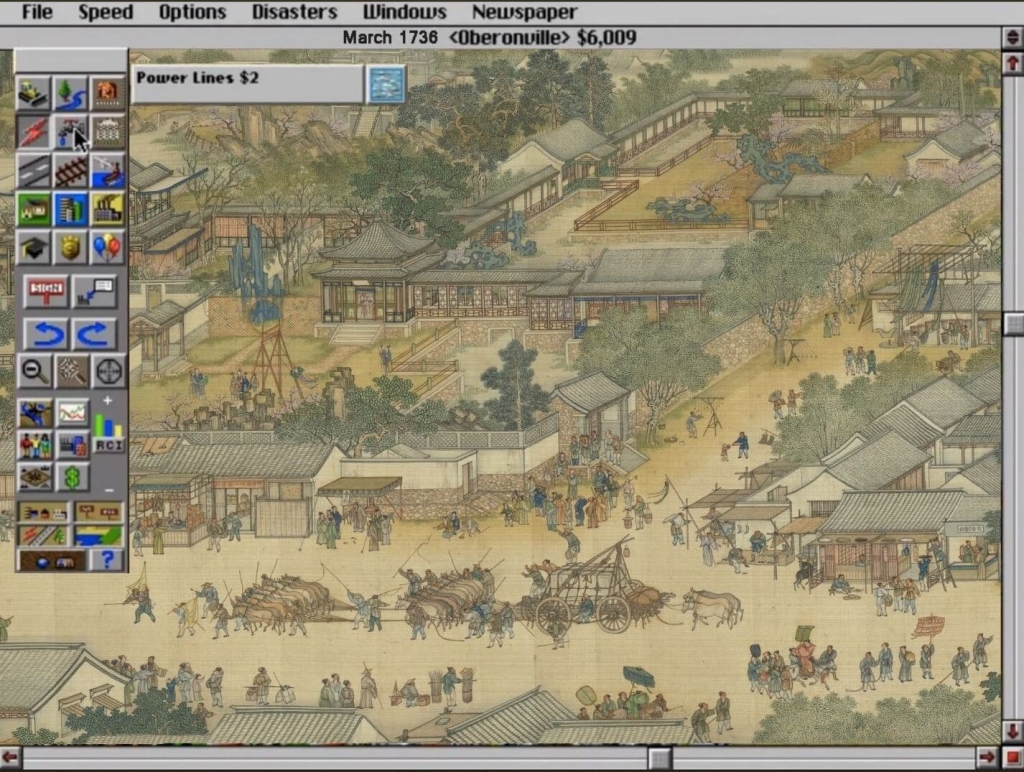Open the Newspaper menu
The image size is (1024, 772).
tap(524, 12)
